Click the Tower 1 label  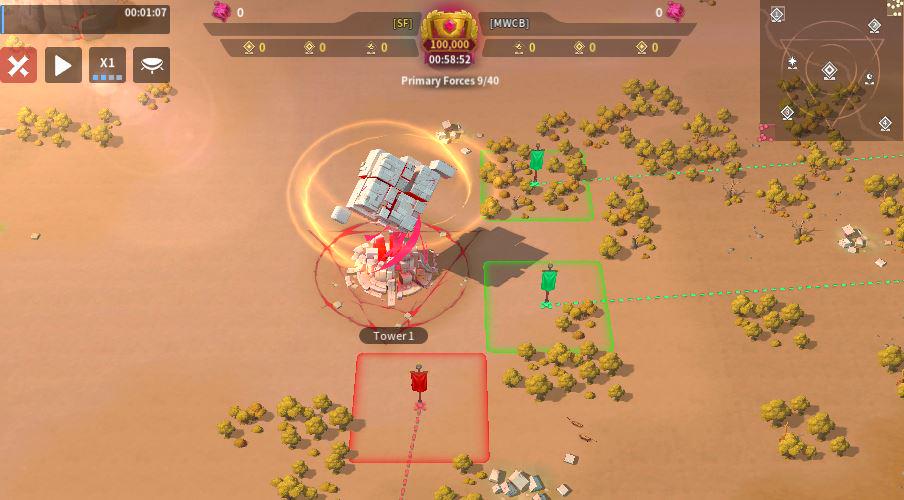coord(394,336)
